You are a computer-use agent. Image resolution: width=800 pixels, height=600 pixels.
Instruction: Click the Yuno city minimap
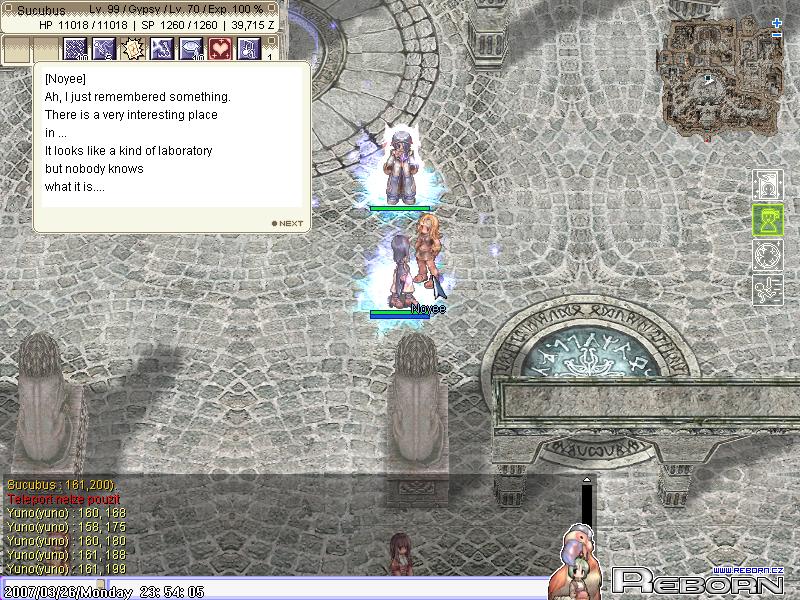712,78
